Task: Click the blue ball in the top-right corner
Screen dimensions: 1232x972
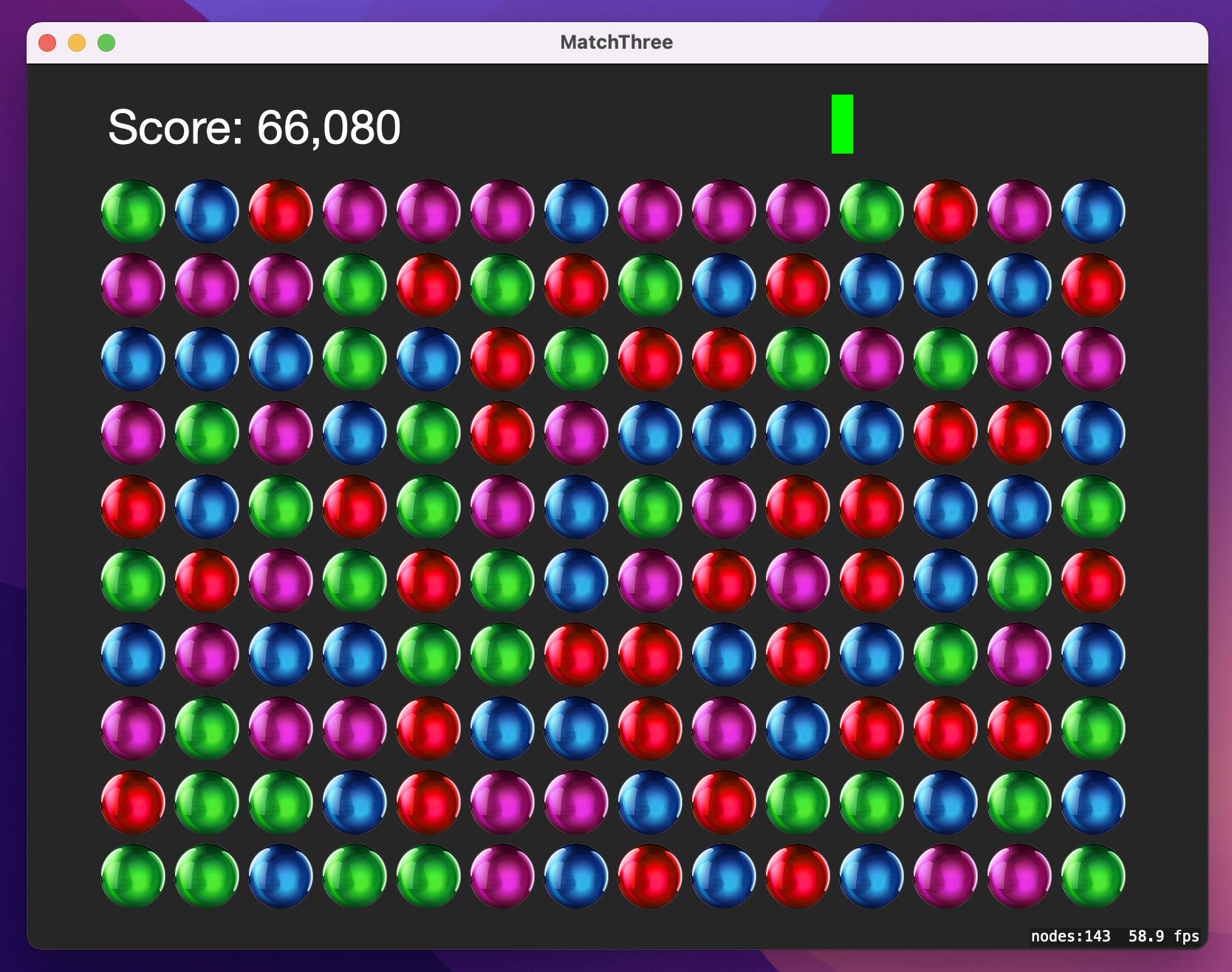Action: pyautogui.click(x=1093, y=211)
